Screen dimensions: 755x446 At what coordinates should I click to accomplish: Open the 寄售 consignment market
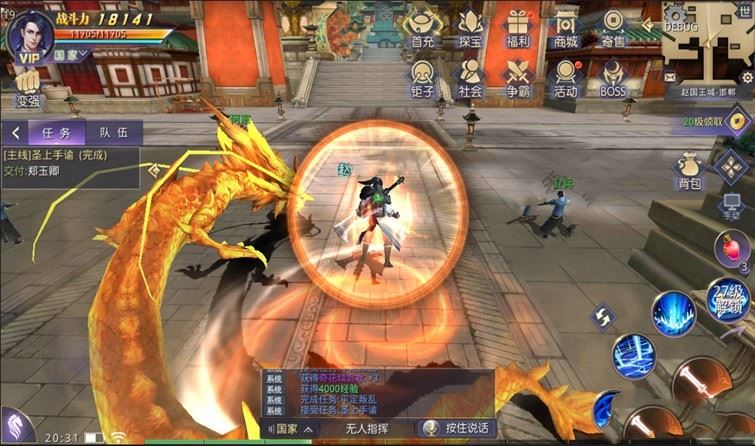[613, 27]
